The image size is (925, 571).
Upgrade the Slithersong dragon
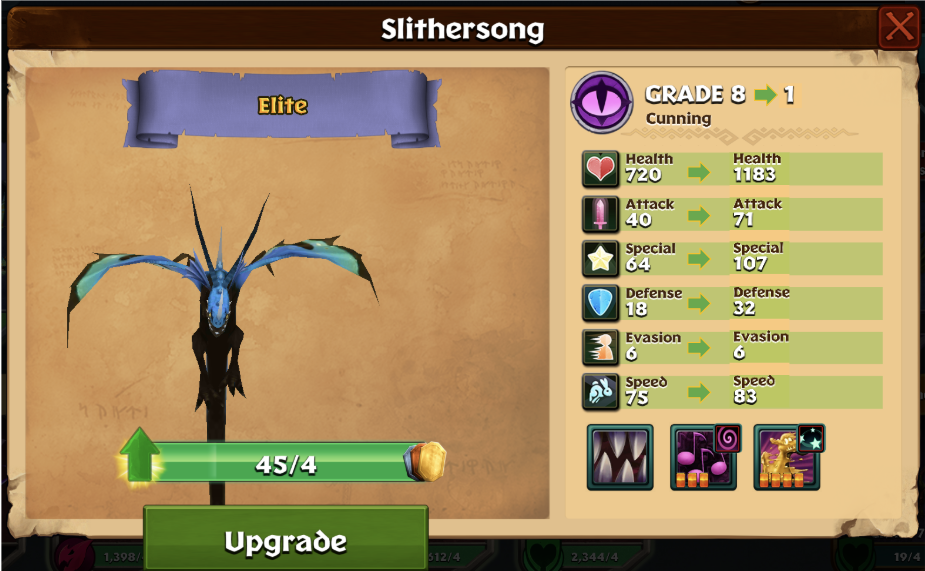[285, 540]
